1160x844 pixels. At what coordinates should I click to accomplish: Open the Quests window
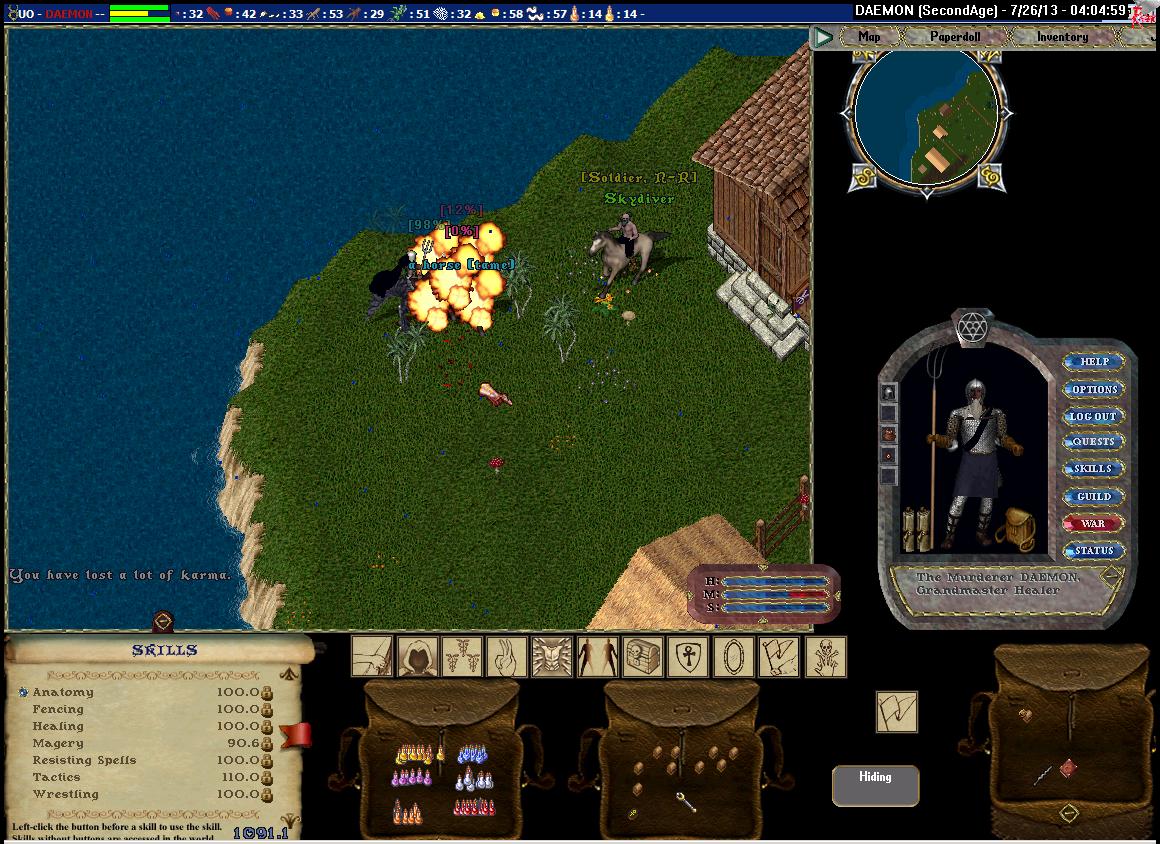click(x=1093, y=442)
